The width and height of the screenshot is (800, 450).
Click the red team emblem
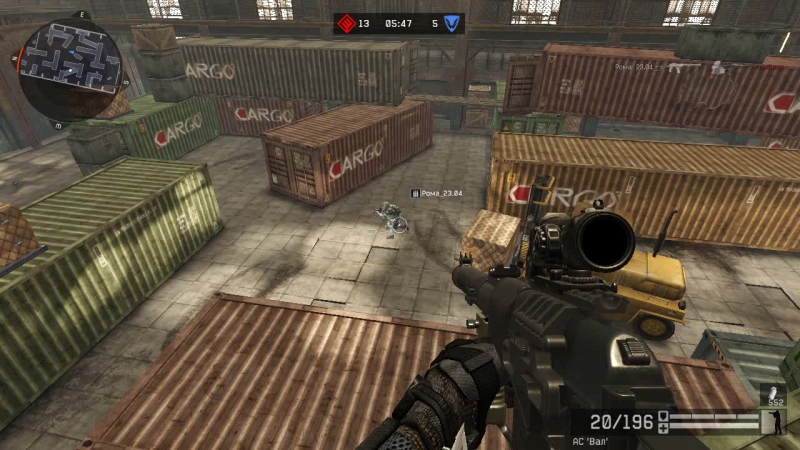345,23
